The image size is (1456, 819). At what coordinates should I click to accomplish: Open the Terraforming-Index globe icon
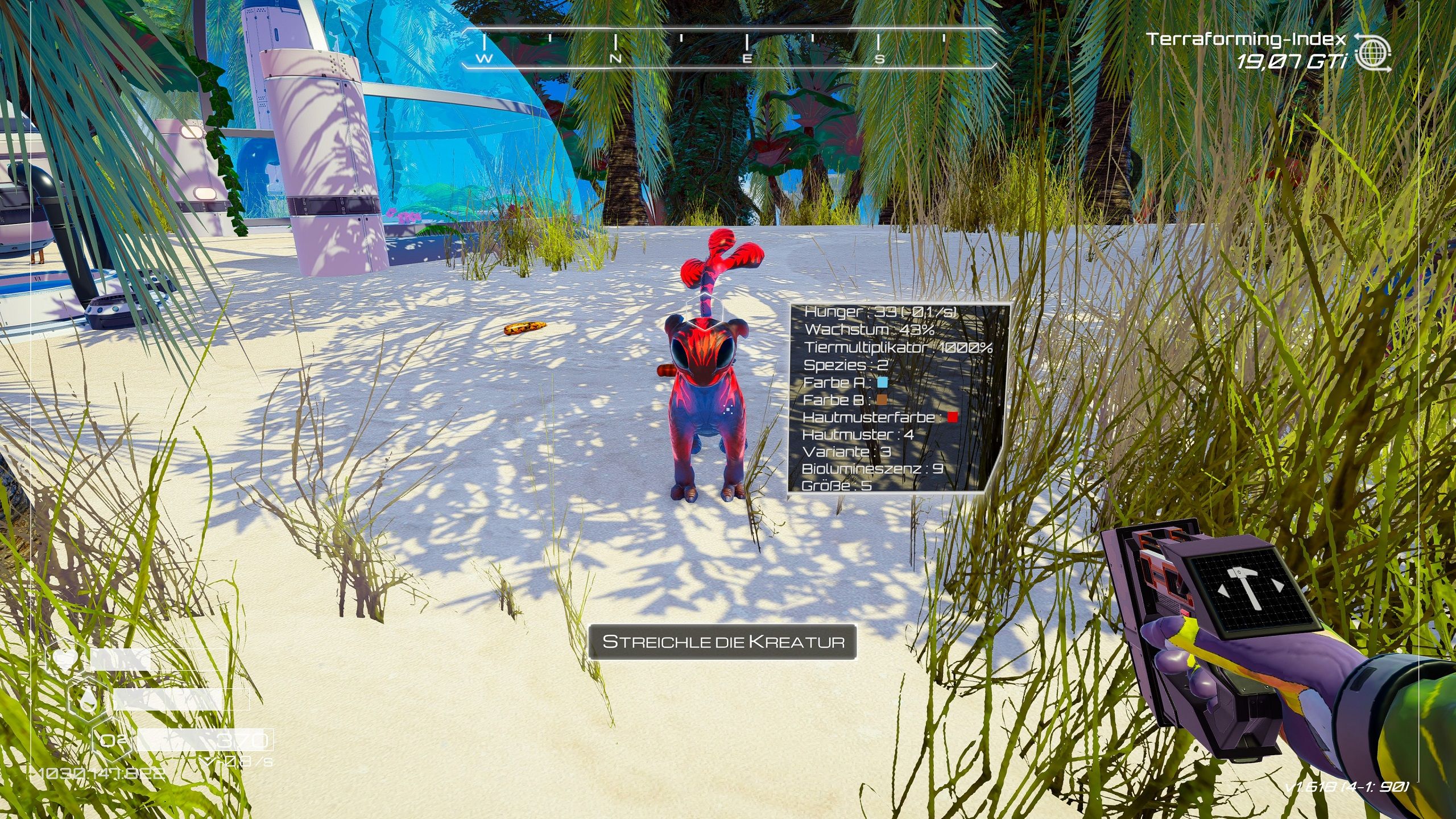tap(1373, 52)
